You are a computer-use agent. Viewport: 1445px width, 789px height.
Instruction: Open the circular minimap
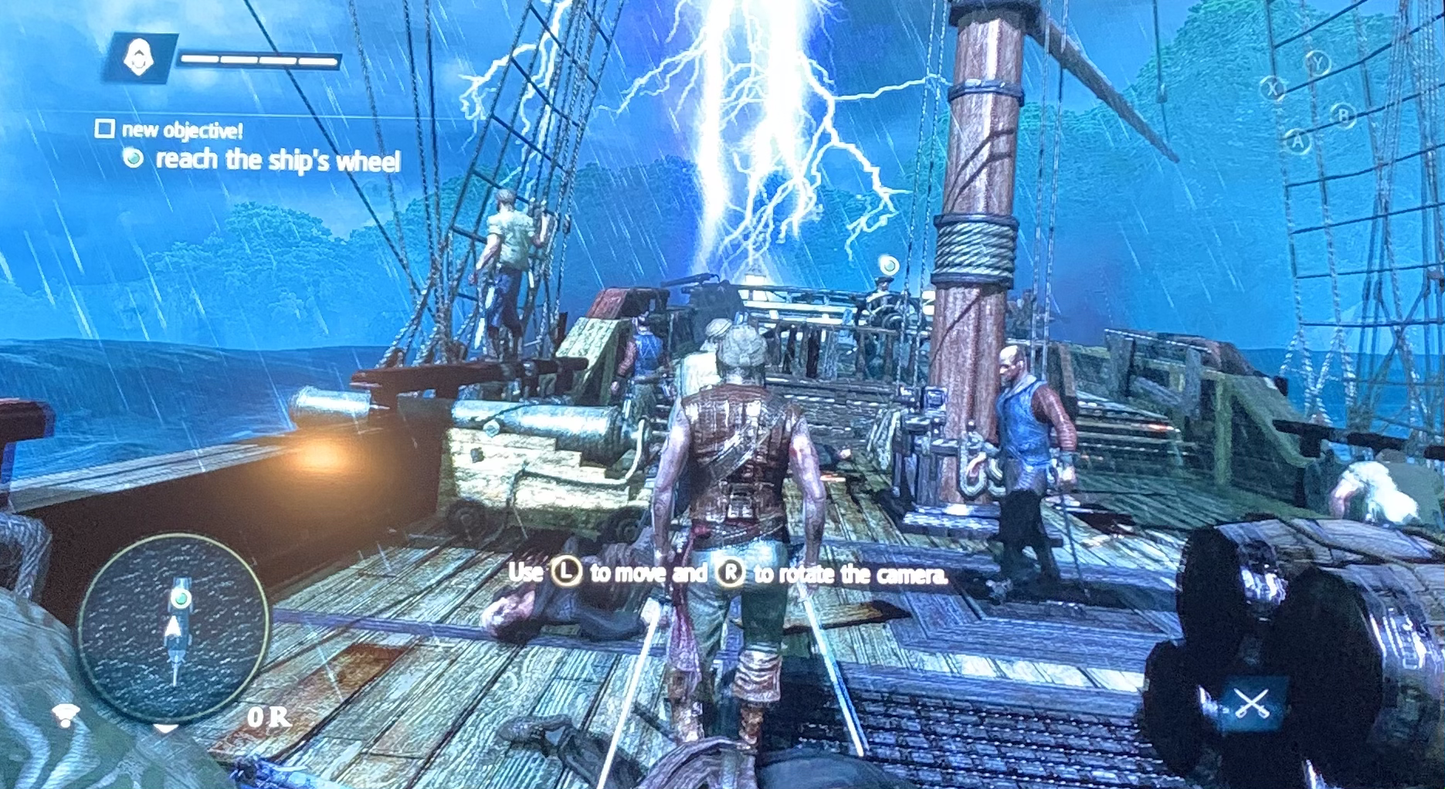click(x=173, y=627)
